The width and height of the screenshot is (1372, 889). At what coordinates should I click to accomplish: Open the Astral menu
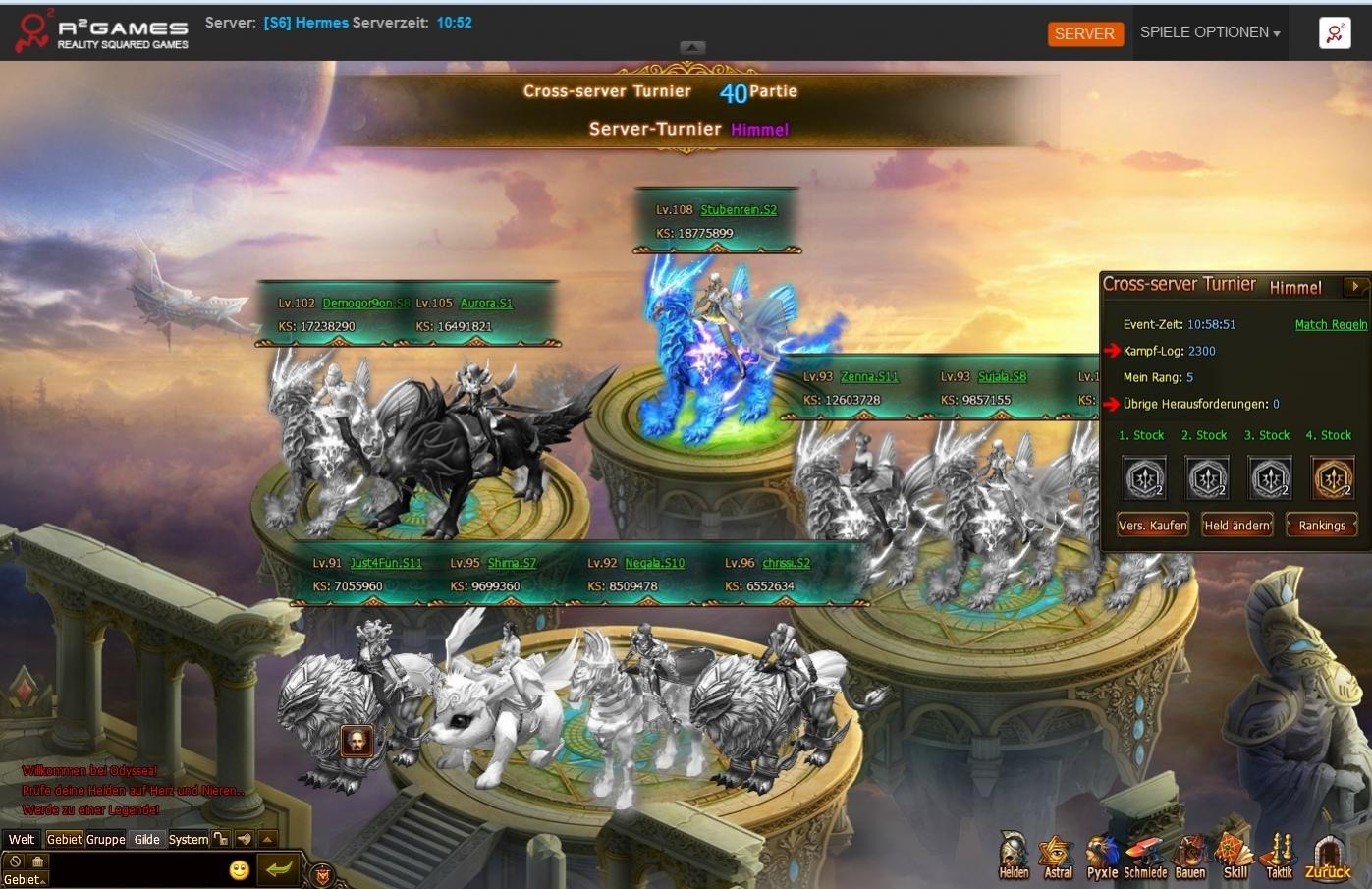pos(1058,857)
